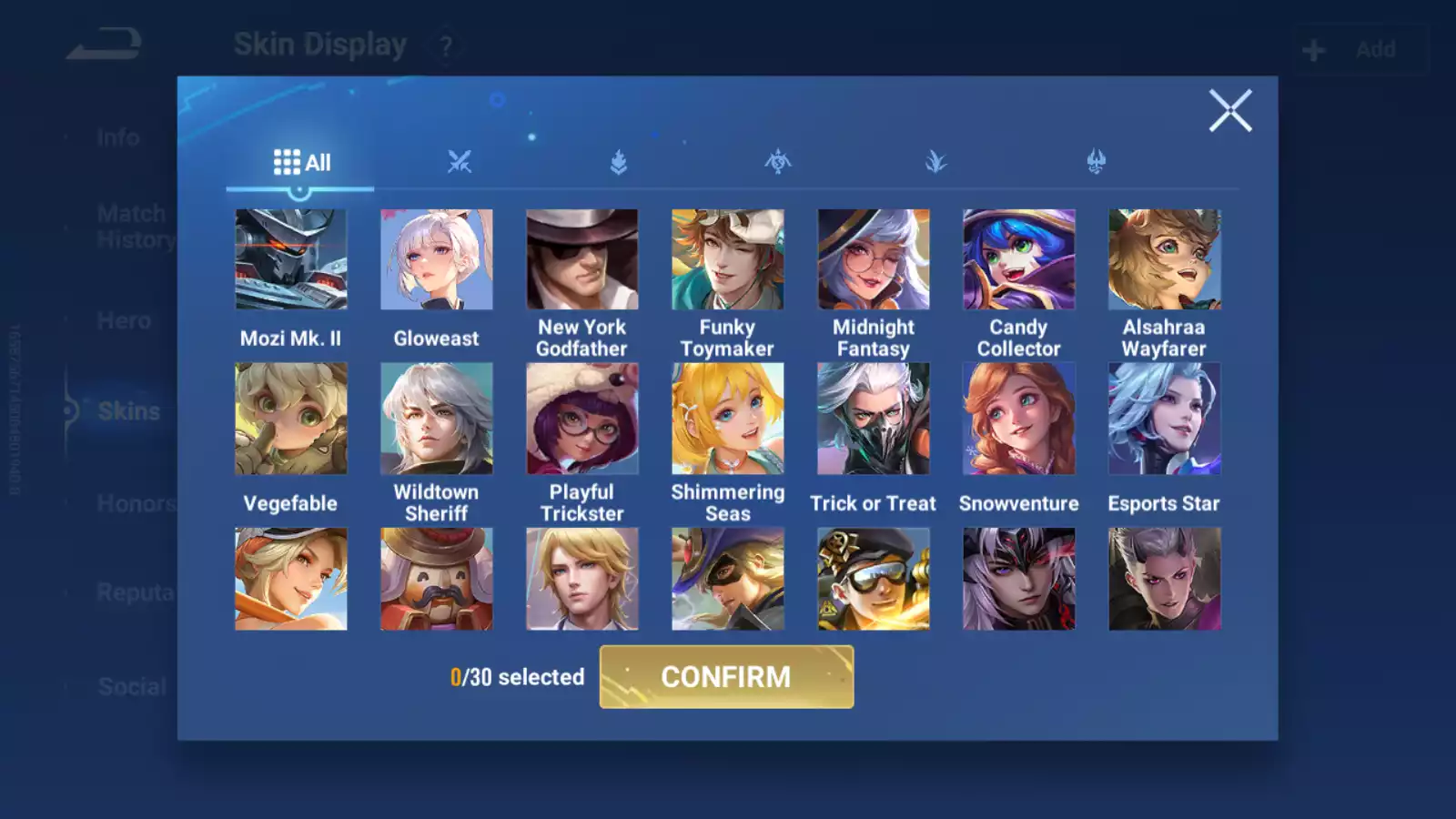The height and width of the screenshot is (819, 1456).
Task: Open the insect emblem class filter
Action: point(776,161)
